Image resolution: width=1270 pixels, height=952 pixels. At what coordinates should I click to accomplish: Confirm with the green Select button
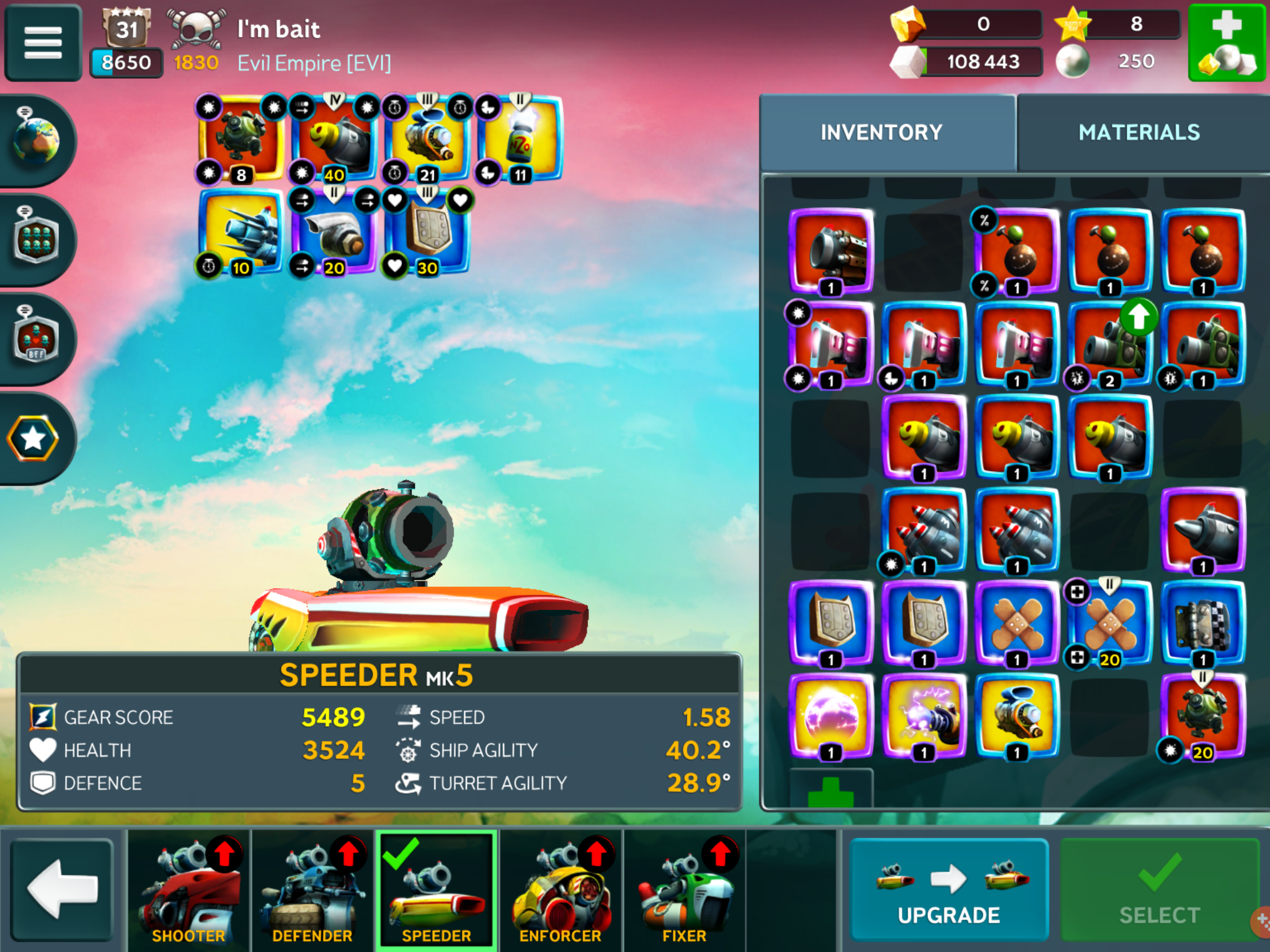(x=1160, y=889)
